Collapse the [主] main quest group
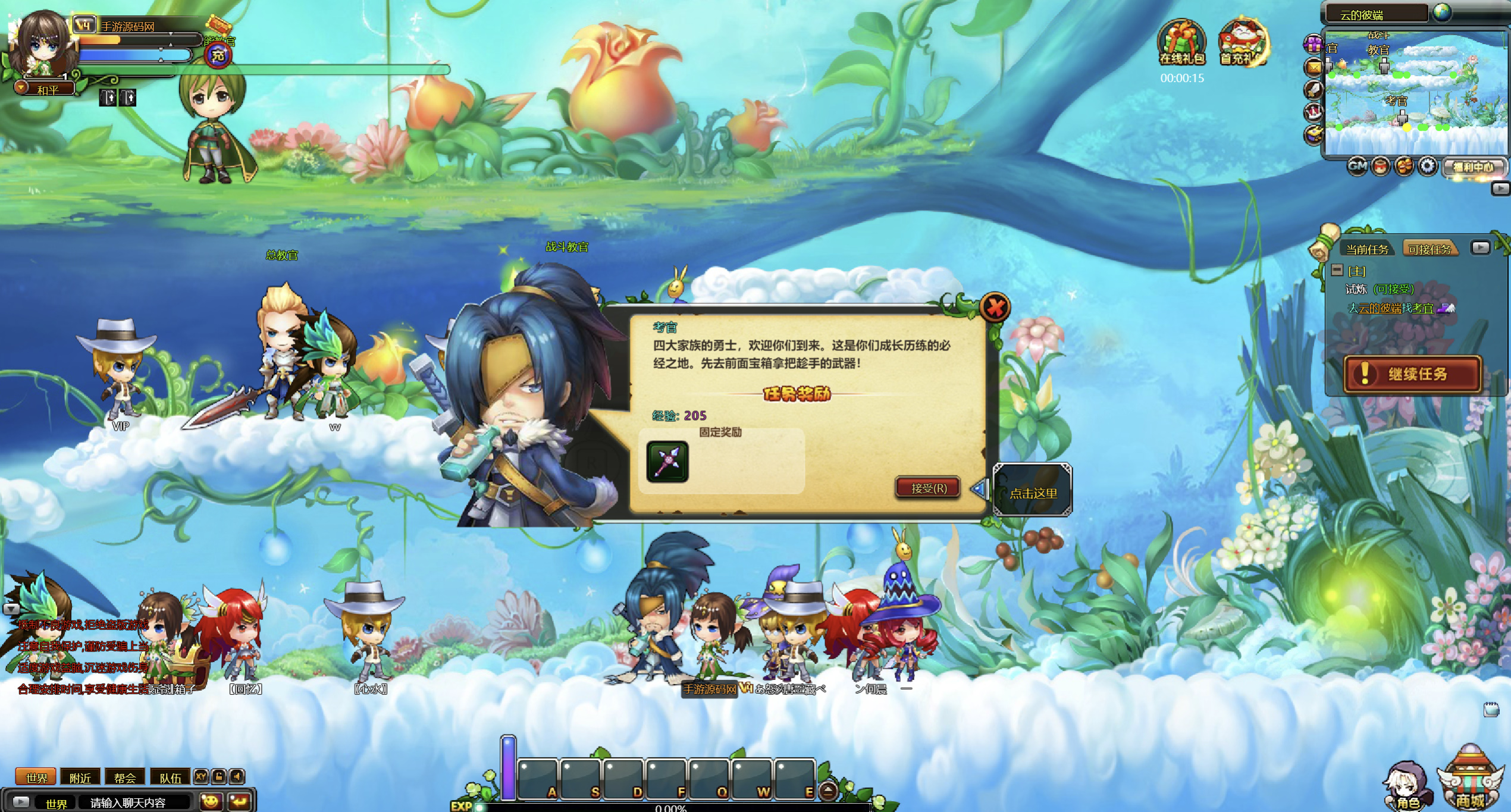The height and width of the screenshot is (812, 1511). 1337,271
